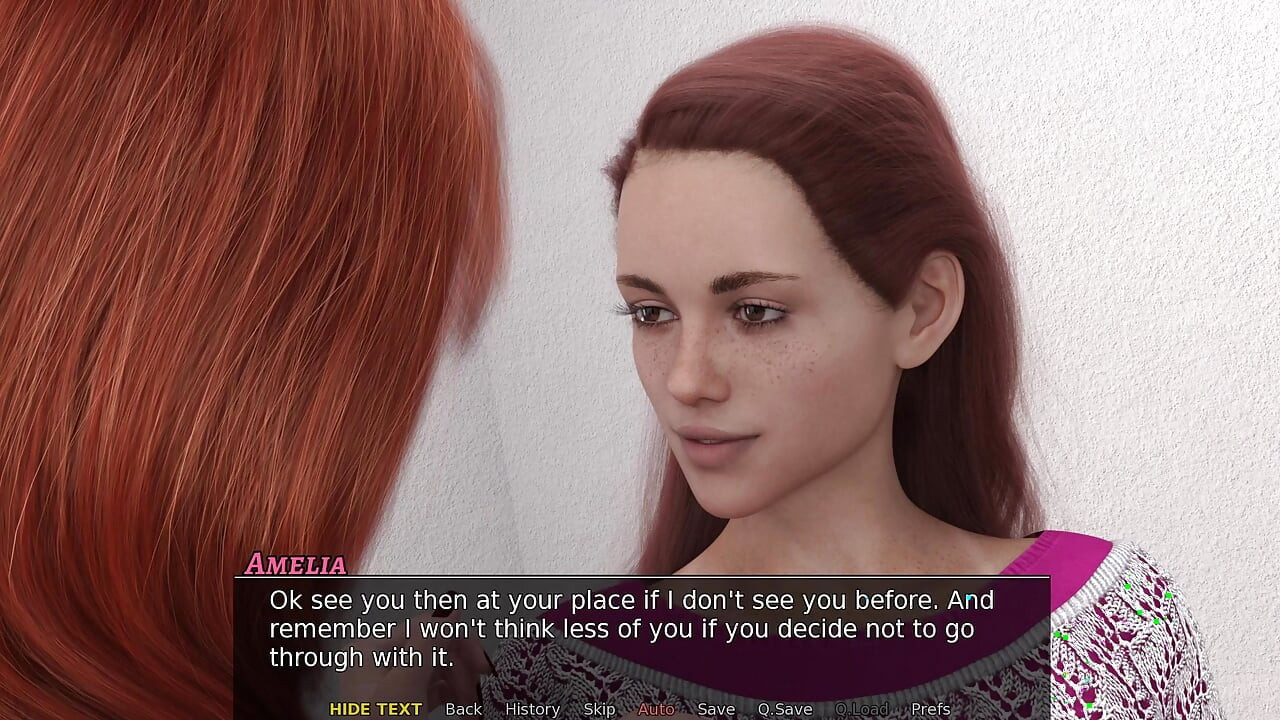Hide the dialogue text box

[375, 709]
